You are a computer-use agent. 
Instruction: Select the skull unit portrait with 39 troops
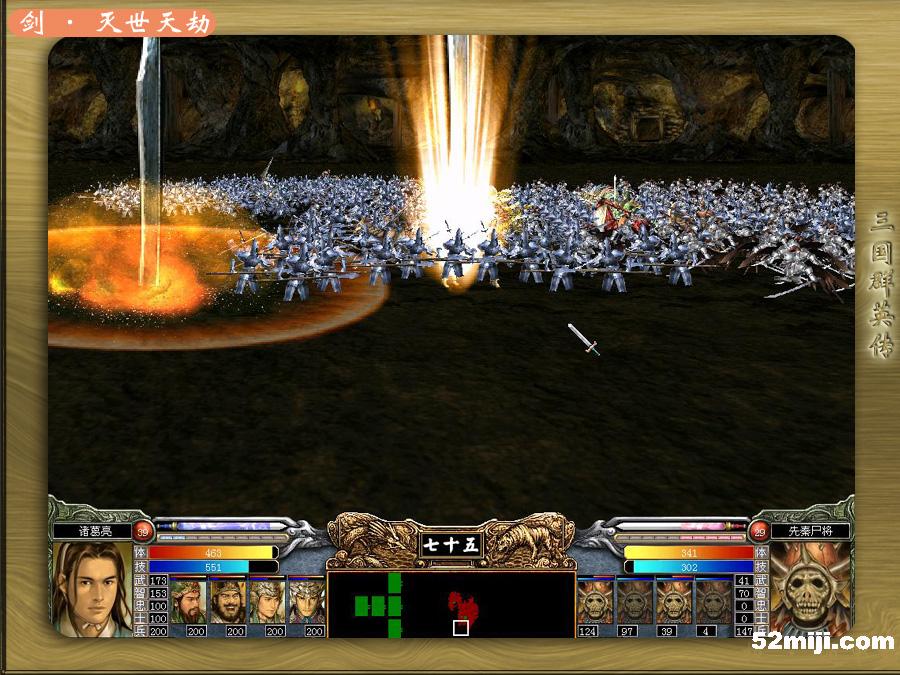point(673,601)
